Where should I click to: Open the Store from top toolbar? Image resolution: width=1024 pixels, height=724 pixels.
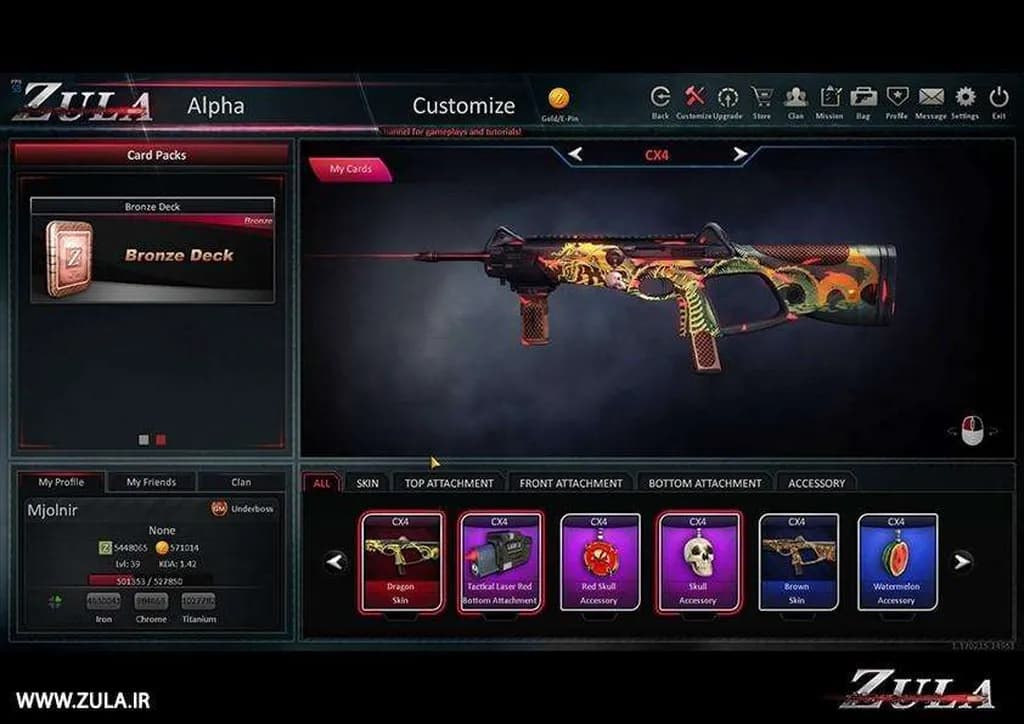click(x=762, y=98)
